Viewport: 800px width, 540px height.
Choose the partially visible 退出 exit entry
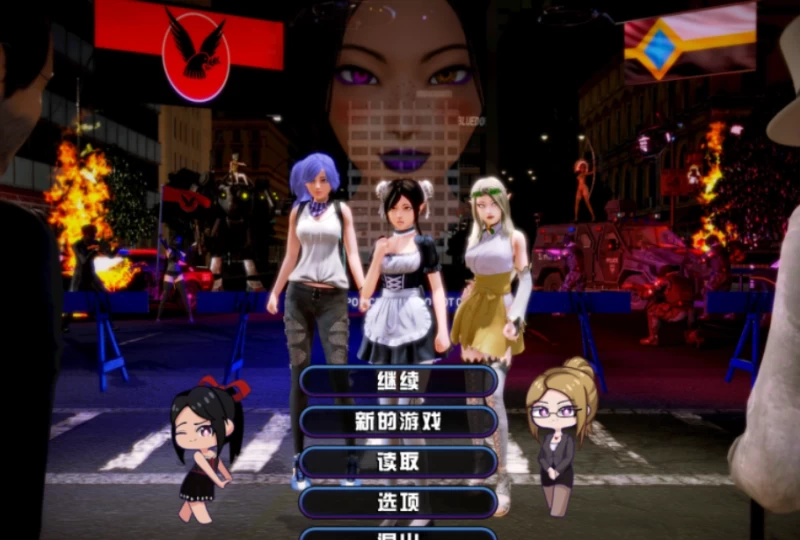tap(398, 534)
